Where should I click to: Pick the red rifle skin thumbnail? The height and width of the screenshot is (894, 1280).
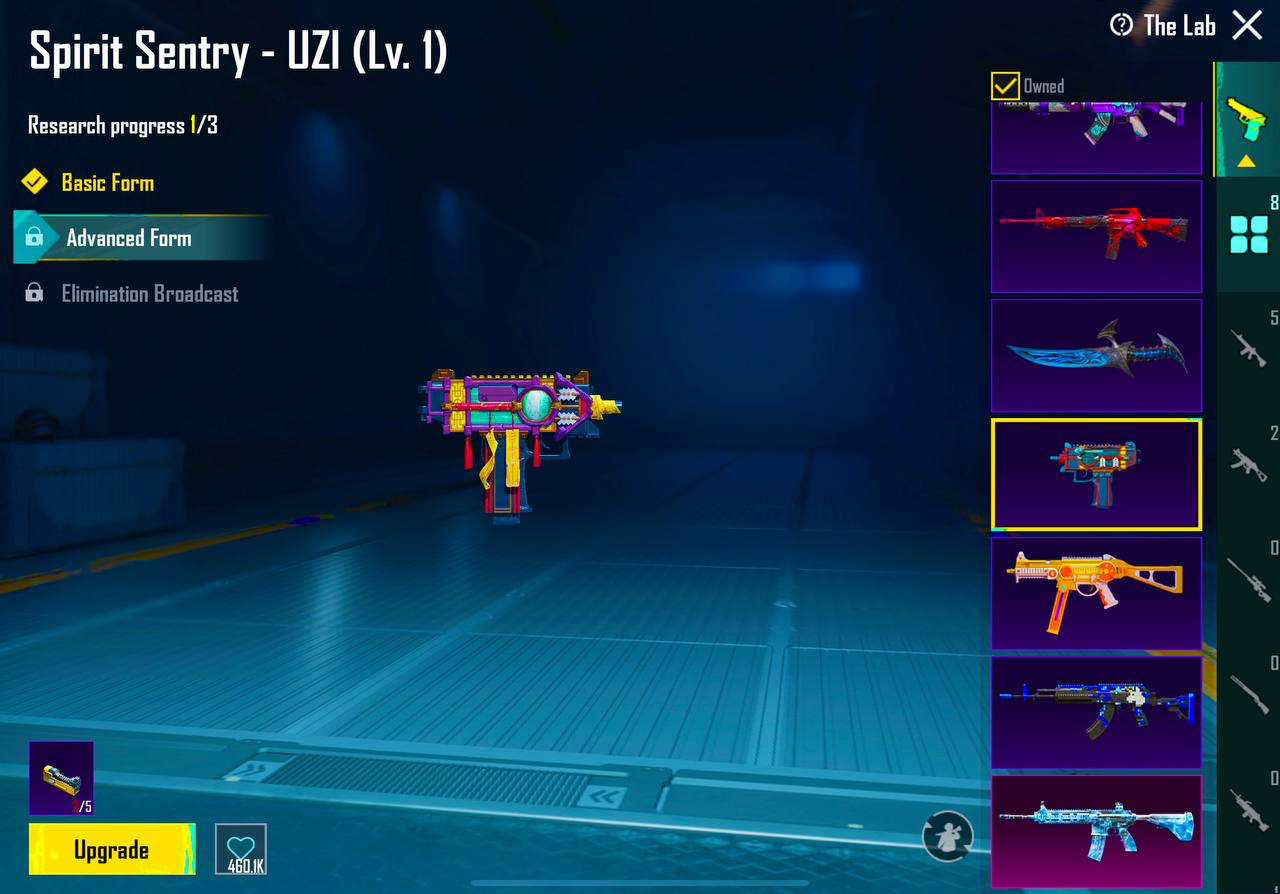tap(1096, 236)
